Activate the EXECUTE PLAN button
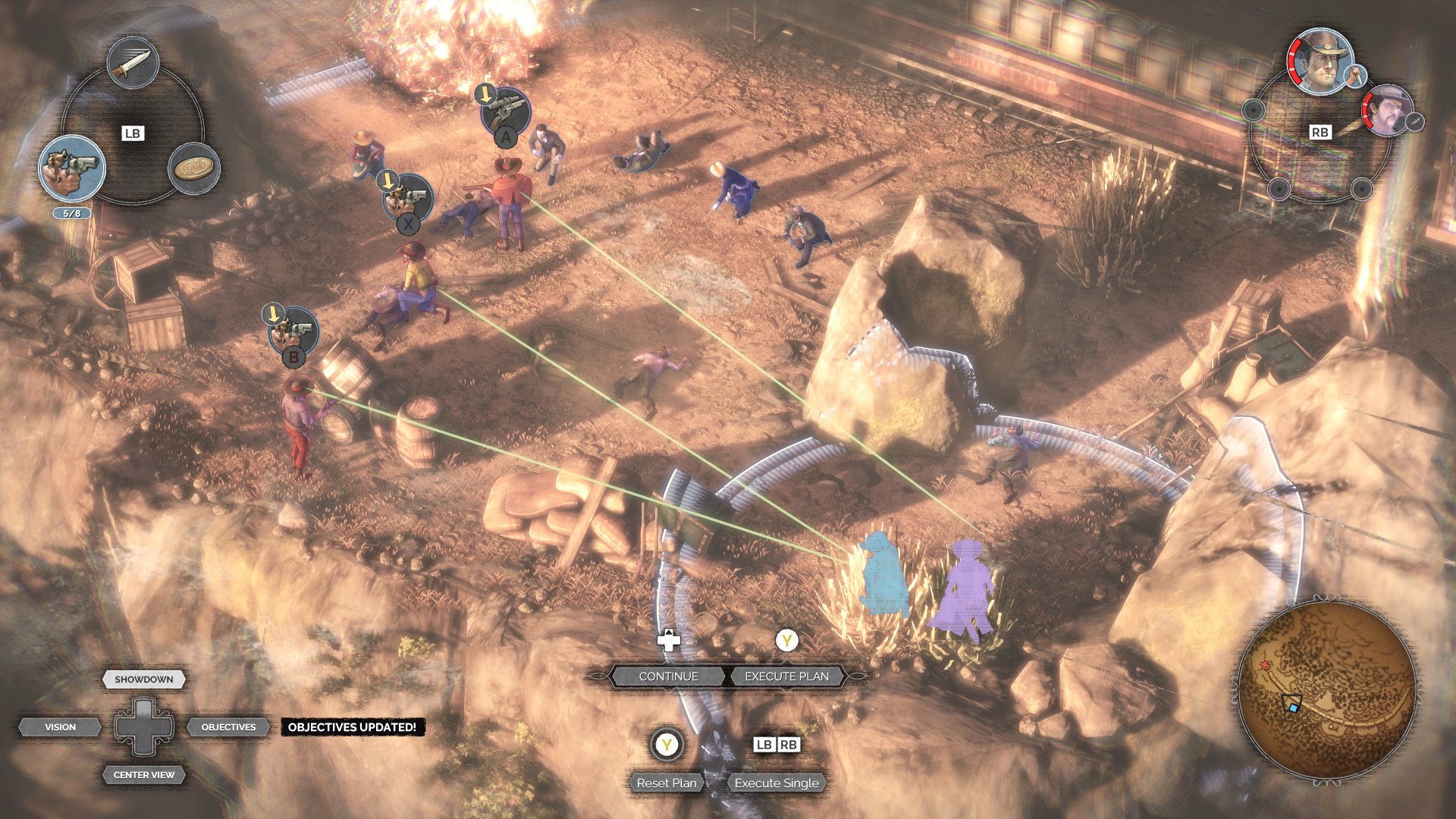1456x819 pixels. (786, 676)
